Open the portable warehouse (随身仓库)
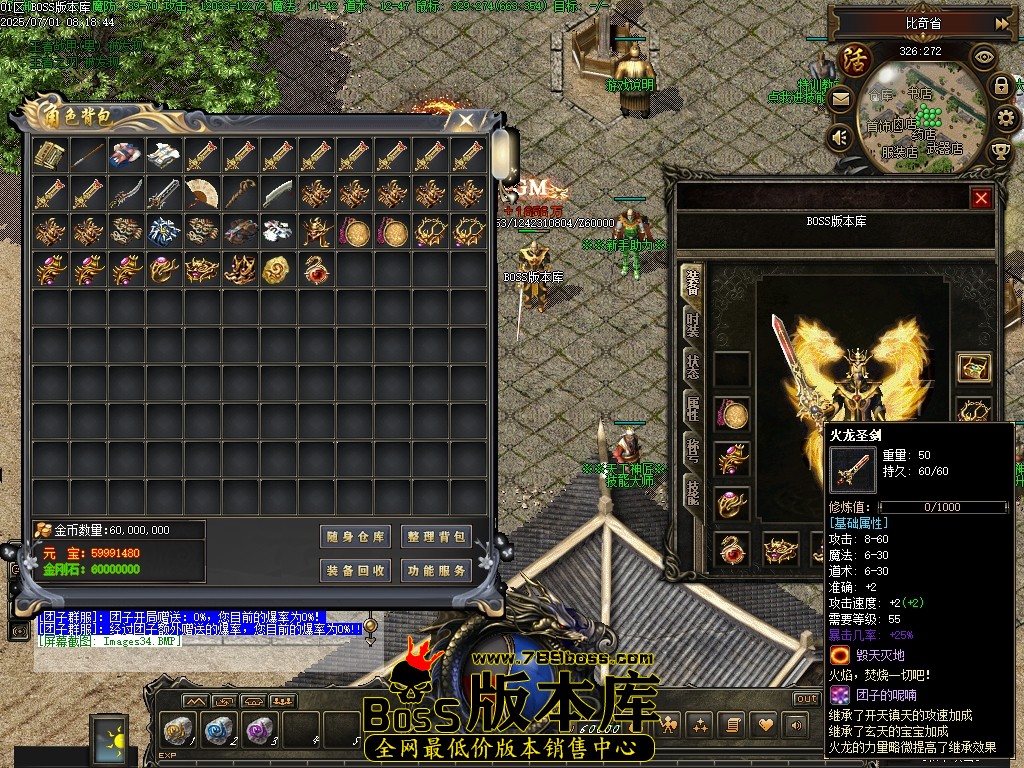 click(356, 537)
